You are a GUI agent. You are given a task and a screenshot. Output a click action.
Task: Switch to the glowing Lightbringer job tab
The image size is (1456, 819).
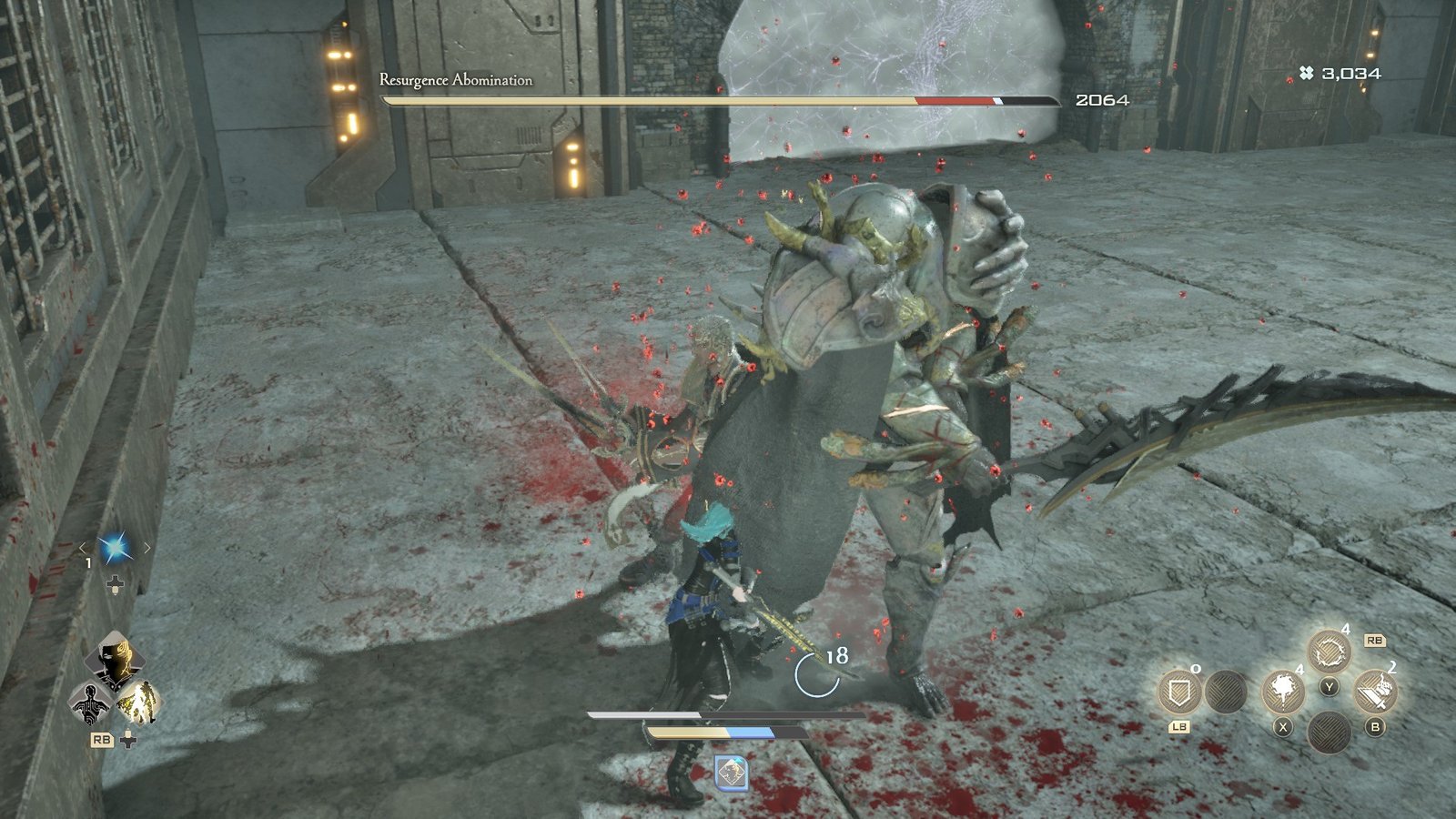(141, 703)
